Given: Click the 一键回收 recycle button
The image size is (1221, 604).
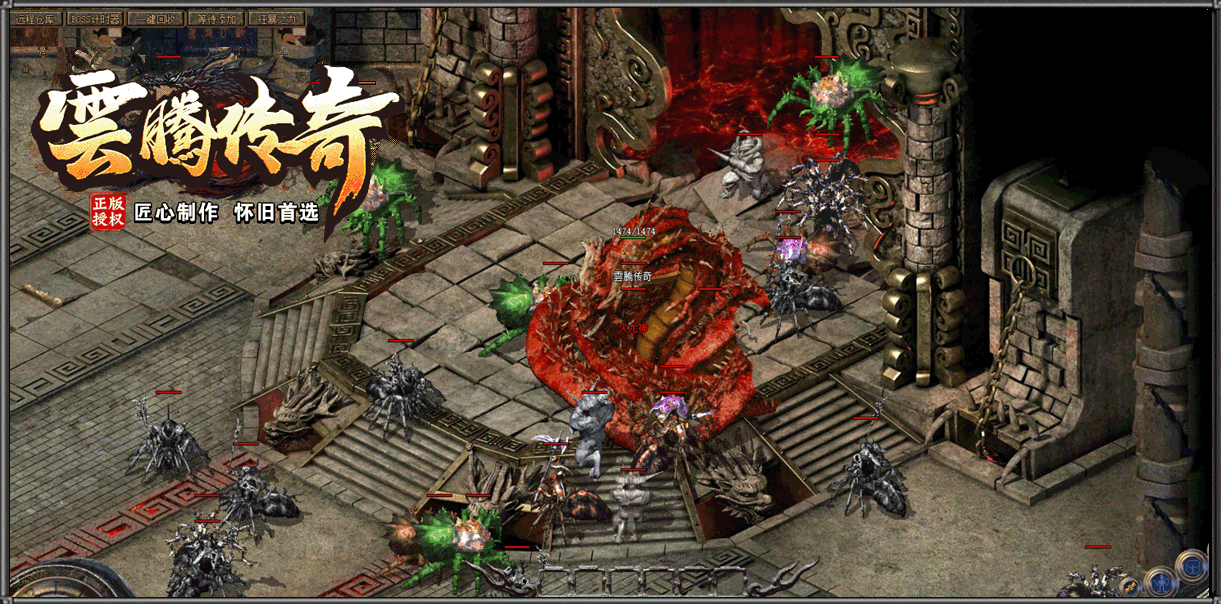Looking at the screenshot, I should [157, 18].
